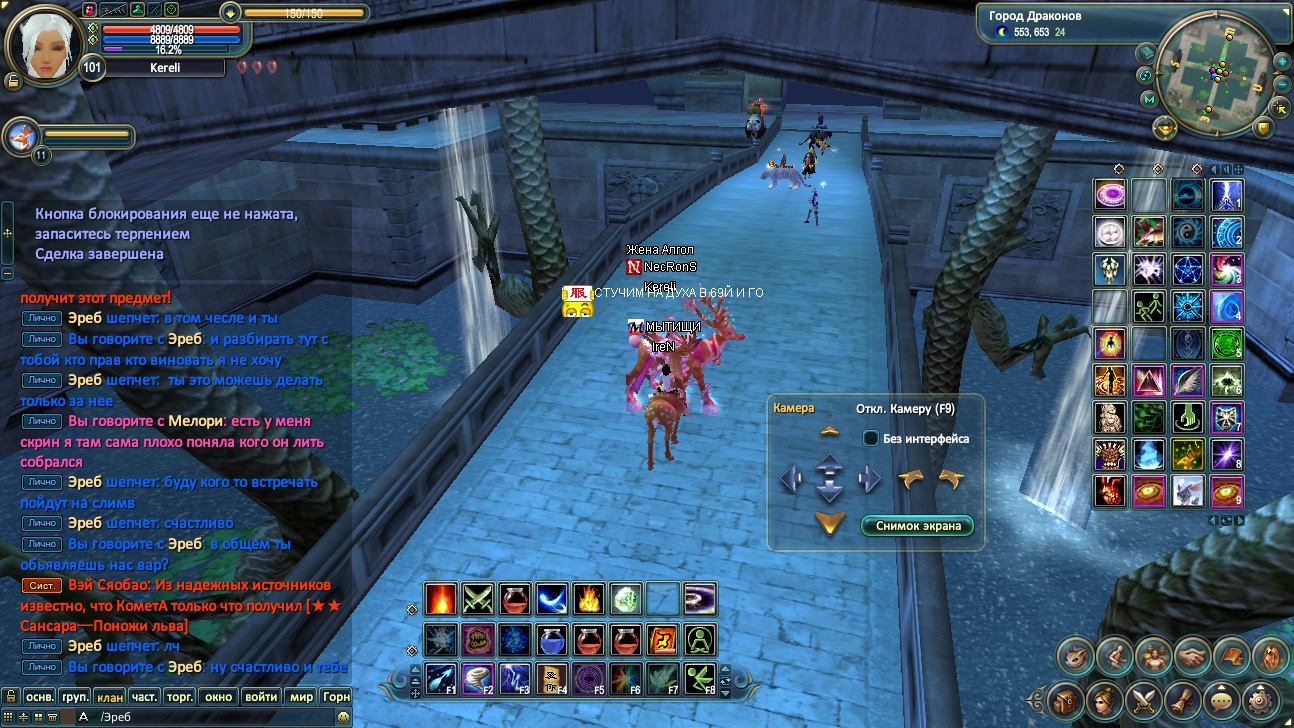Viewport: 1294px width, 728px height.
Task: Open the handshake trade icon
Action: (1193, 656)
